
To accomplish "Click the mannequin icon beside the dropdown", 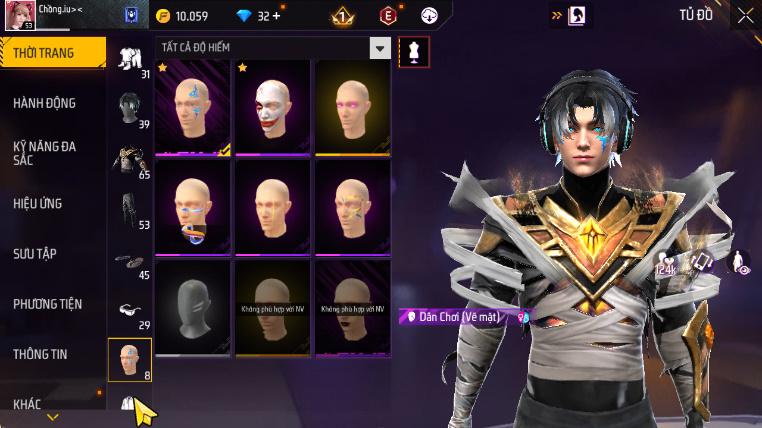I will point(412,53).
